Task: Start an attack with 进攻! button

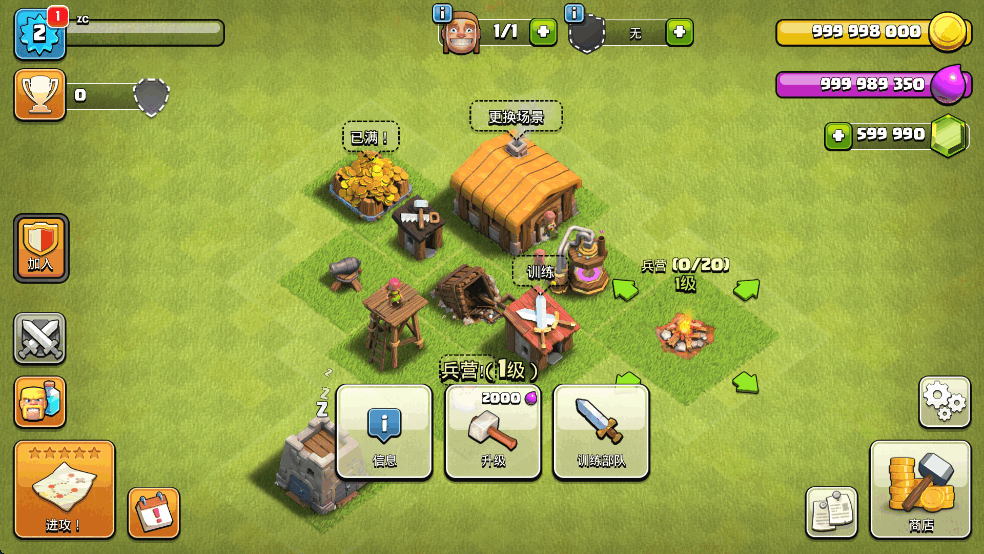Action: [x=65, y=489]
